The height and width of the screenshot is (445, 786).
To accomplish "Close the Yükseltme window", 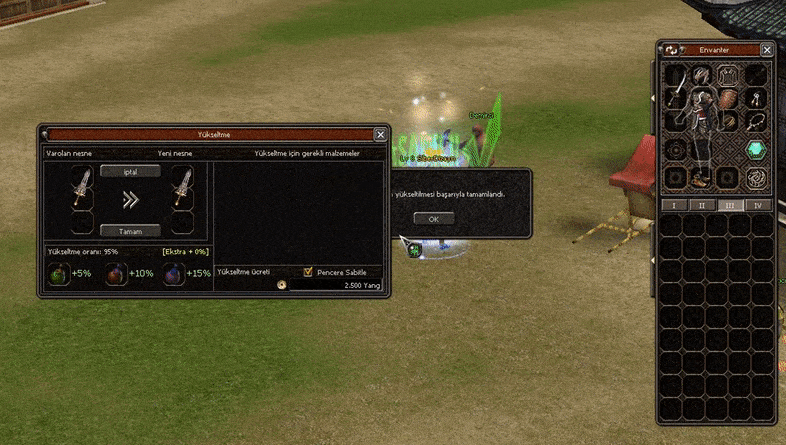I will coord(380,133).
